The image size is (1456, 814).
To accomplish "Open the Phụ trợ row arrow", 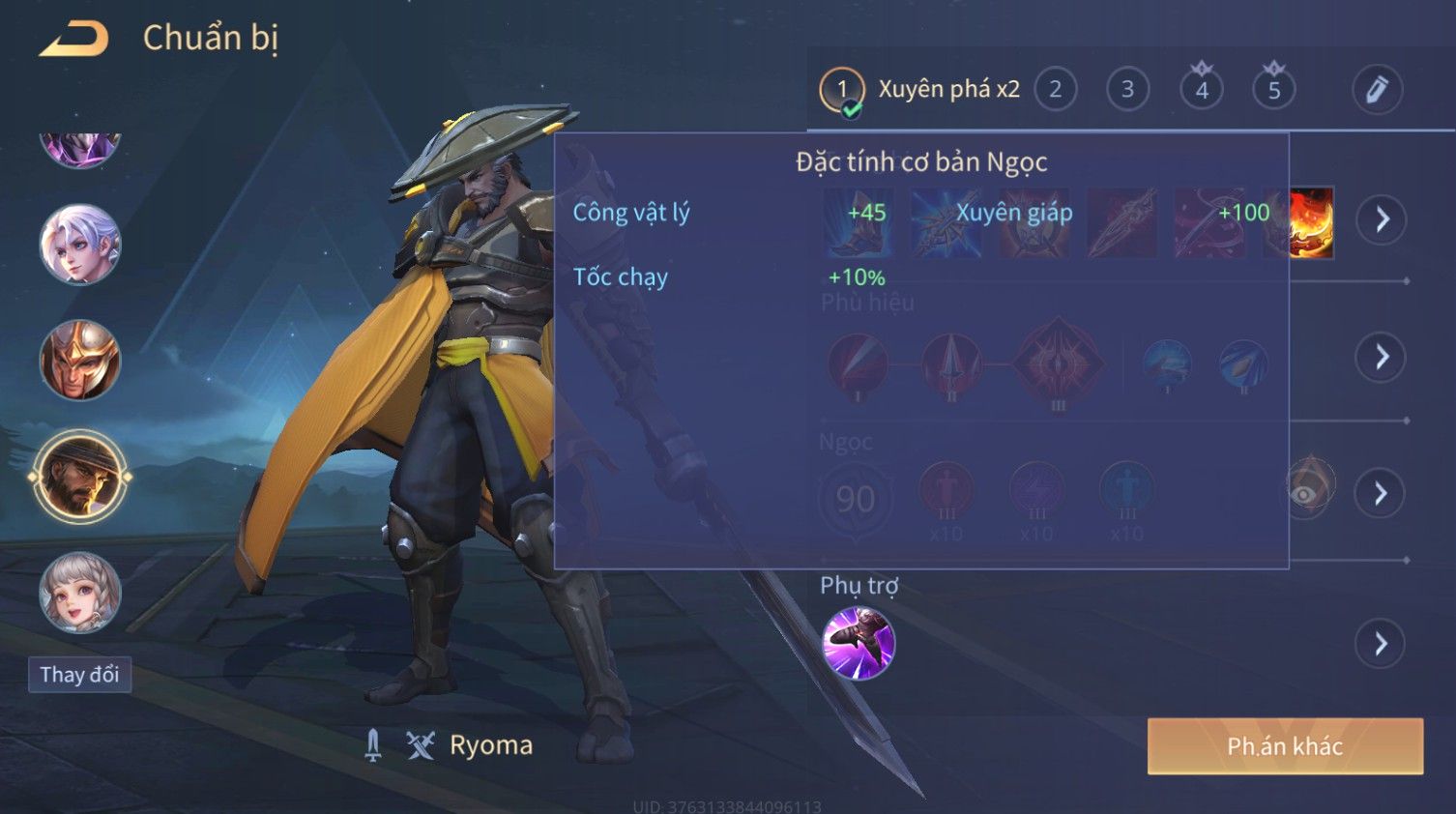I will (1382, 644).
